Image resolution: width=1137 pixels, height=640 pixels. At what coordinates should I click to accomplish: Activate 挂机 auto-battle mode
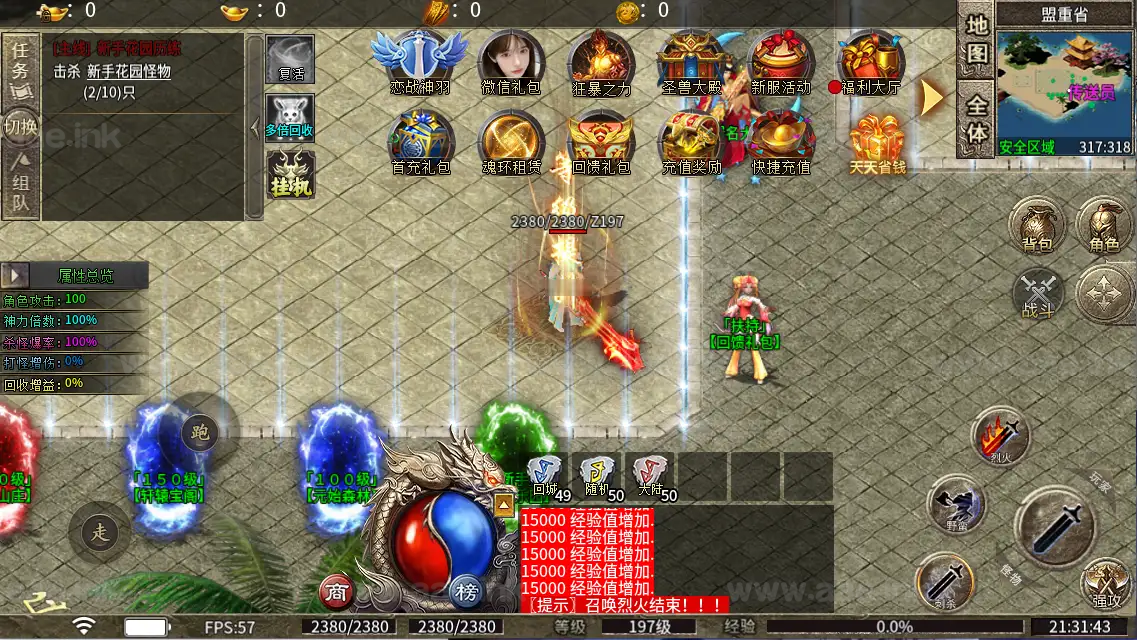[x=290, y=174]
